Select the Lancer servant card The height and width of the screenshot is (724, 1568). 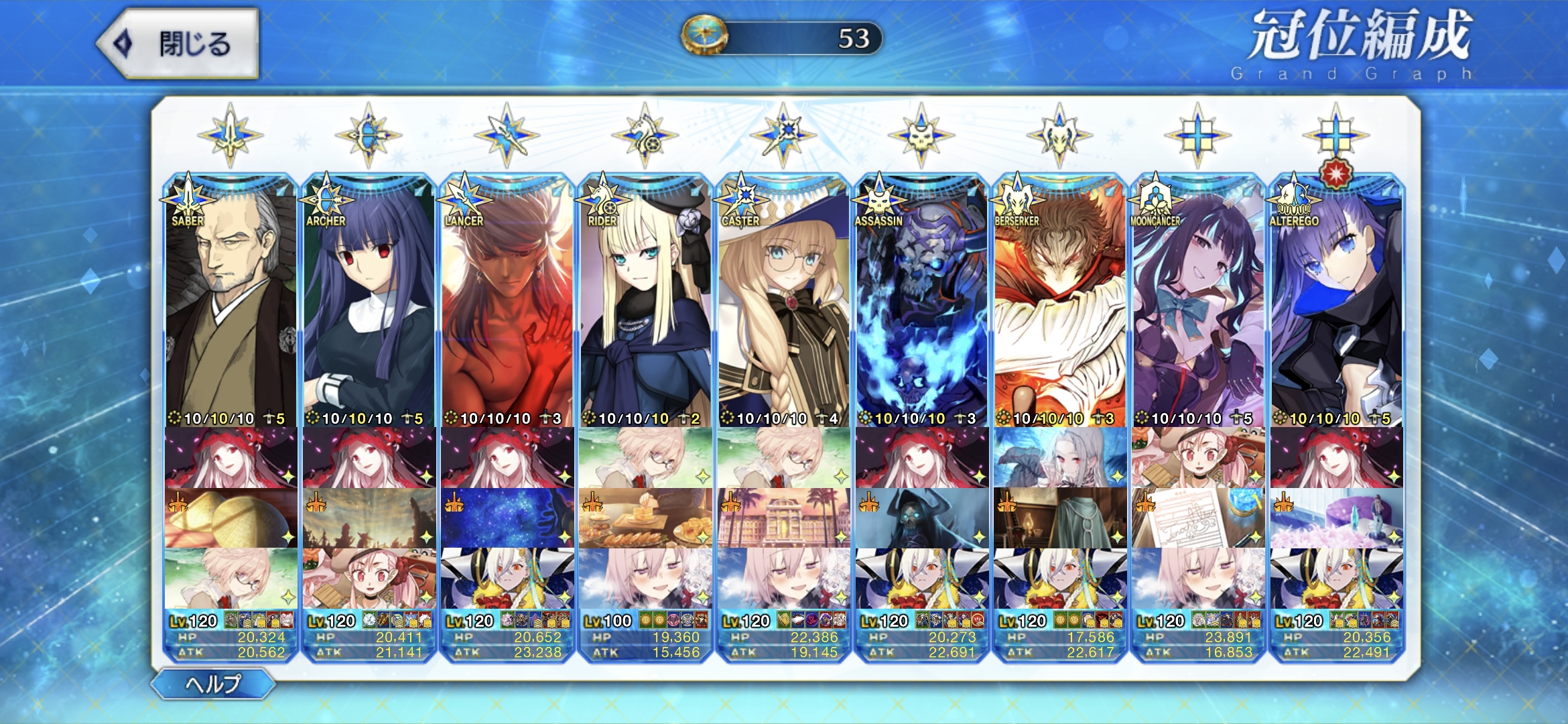[507, 302]
